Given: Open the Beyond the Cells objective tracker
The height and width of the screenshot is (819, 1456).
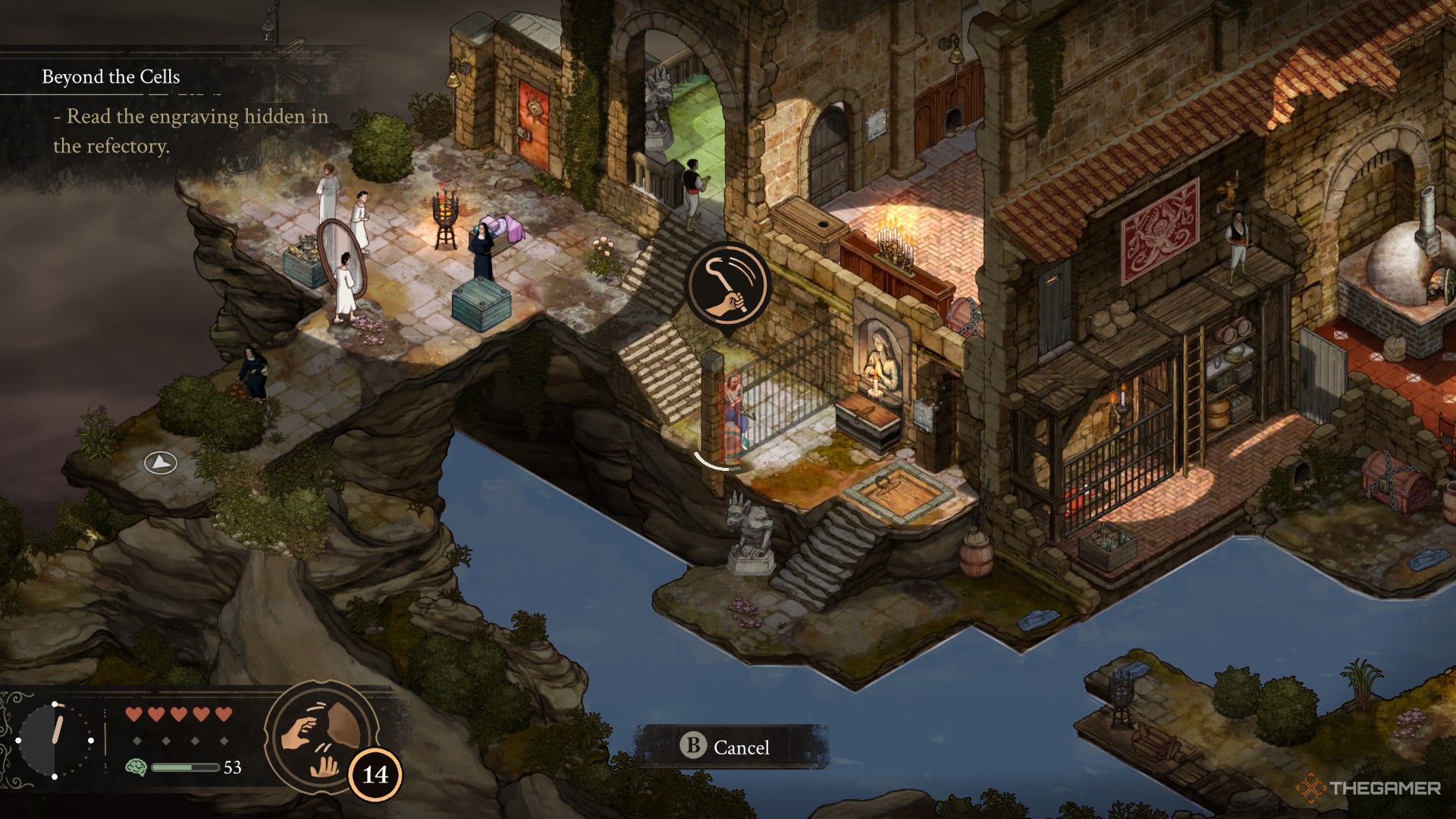Looking at the screenshot, I should coord(111,77).
